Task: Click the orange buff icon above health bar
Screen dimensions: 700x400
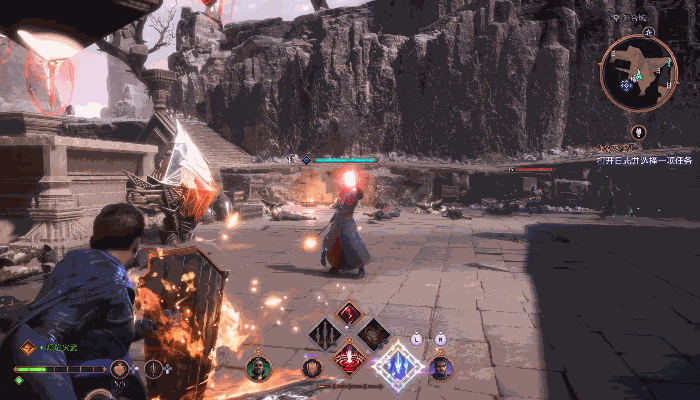Action: coord(28,348)
